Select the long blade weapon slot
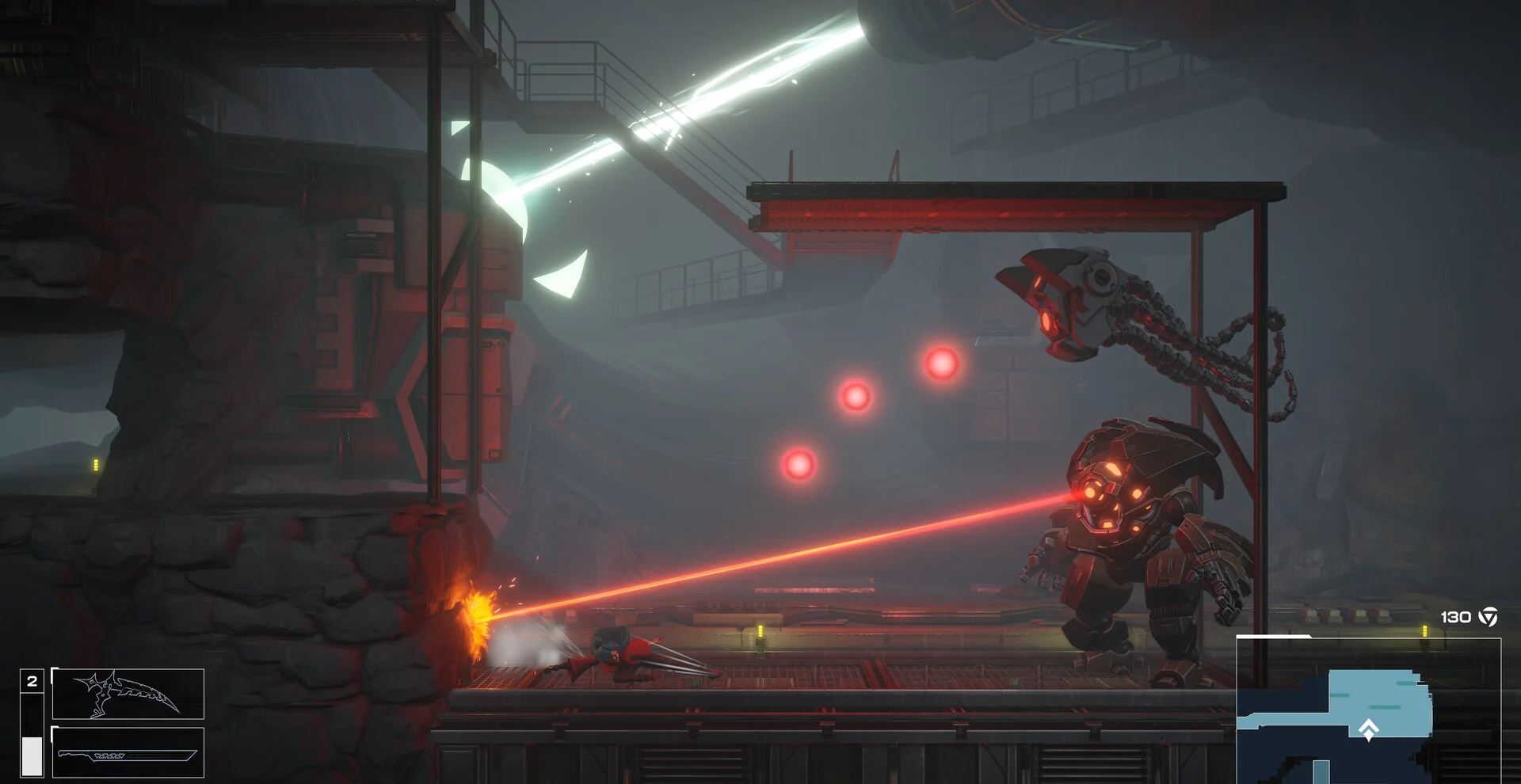This screenshot has height=784, width=1521. 128,753
